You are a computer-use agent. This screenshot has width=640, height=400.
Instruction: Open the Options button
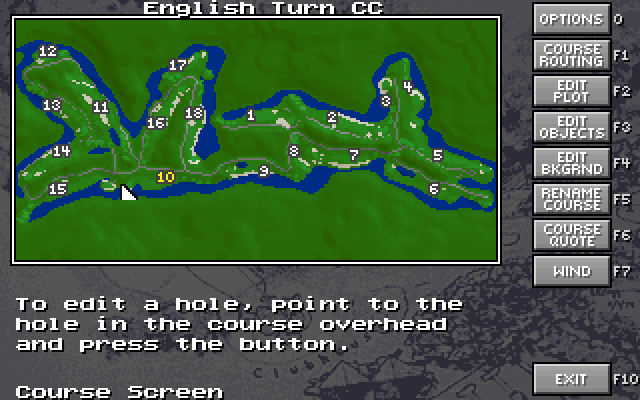tap(571, 19)
